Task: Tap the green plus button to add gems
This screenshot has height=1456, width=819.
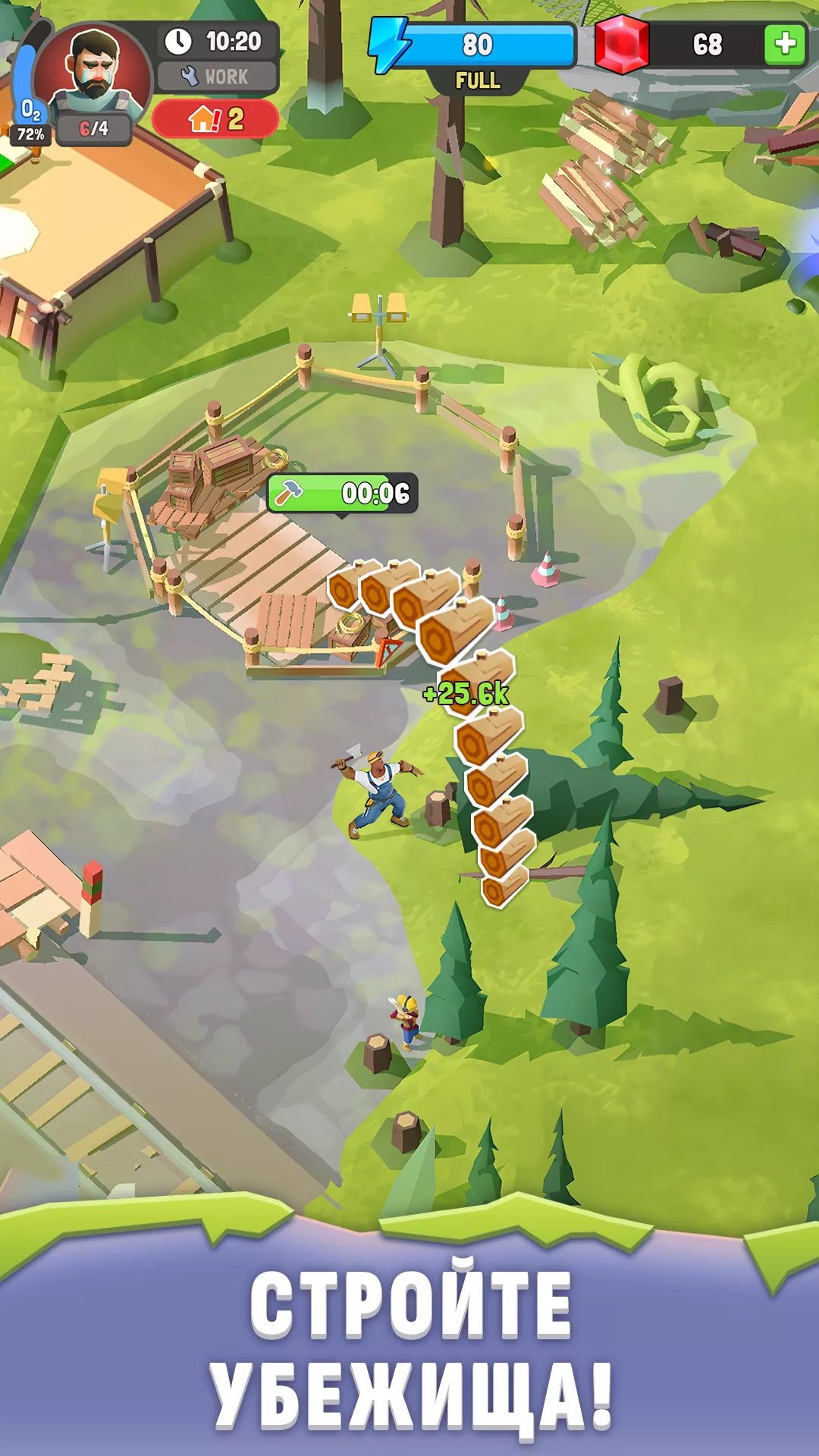Action: pyautogui.click(x=785, y=44)
